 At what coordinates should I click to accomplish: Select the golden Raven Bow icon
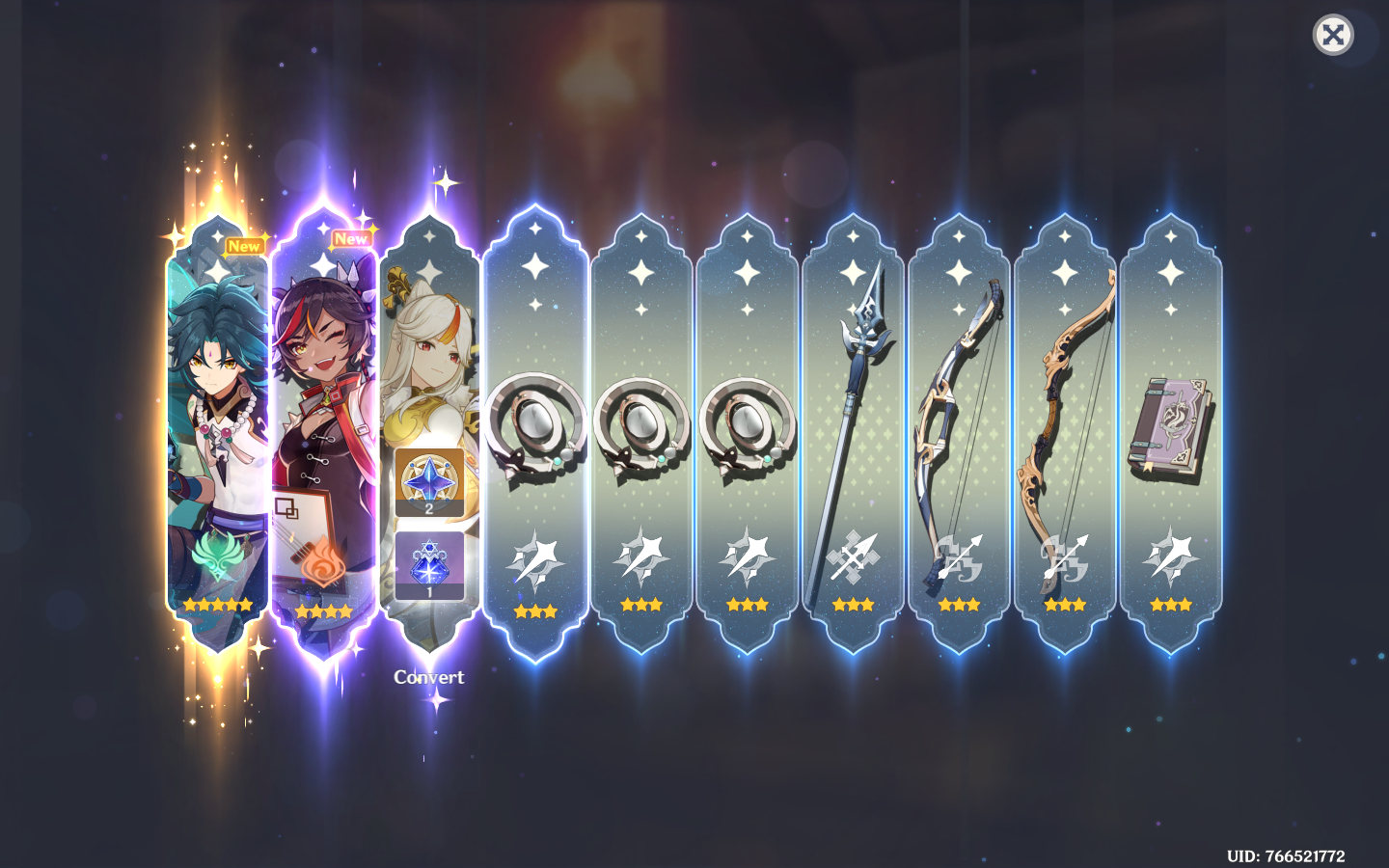click(1065, 415)
